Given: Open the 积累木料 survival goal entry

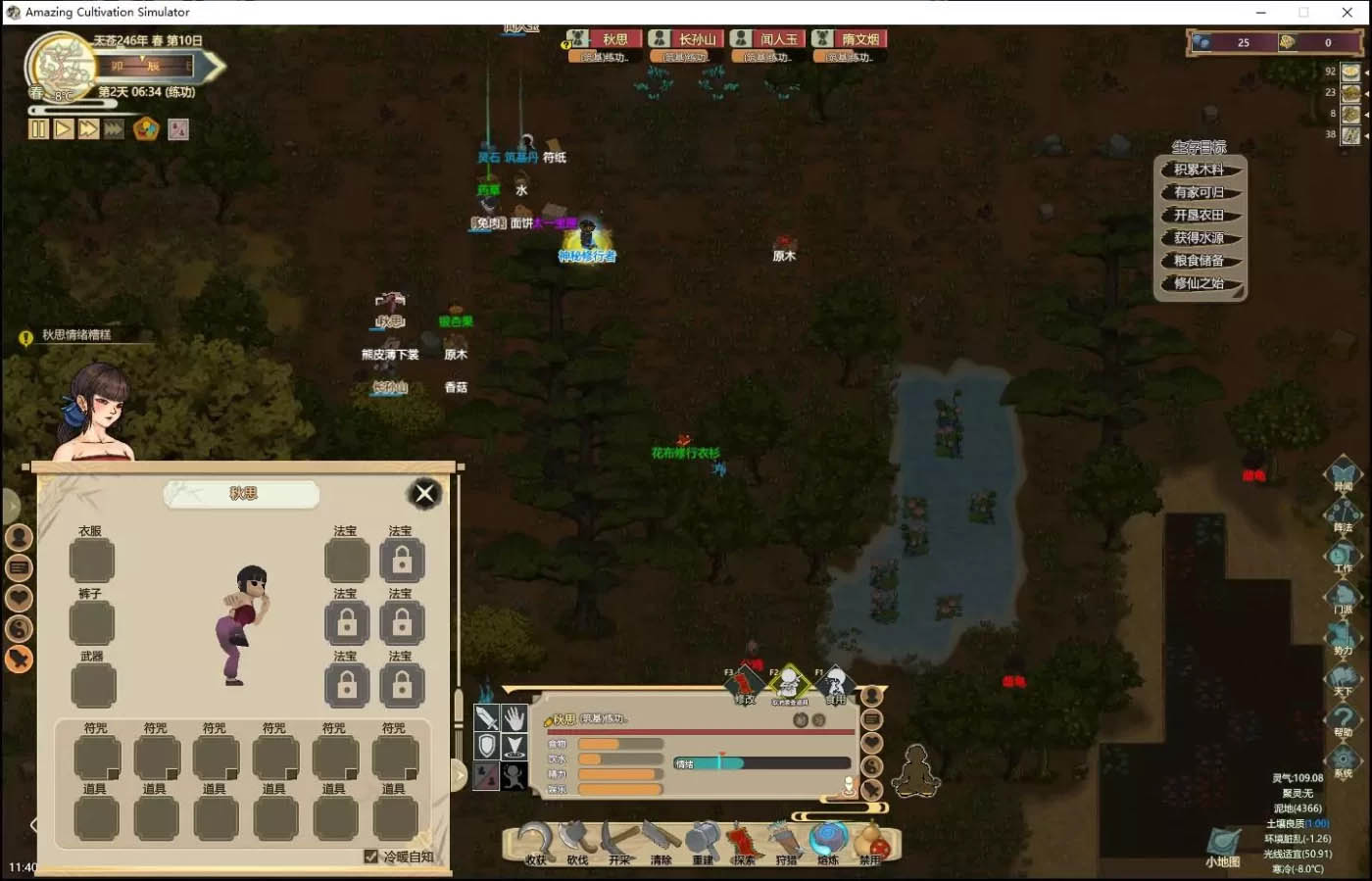Looking at the screenshot, I should [1199, 170].
